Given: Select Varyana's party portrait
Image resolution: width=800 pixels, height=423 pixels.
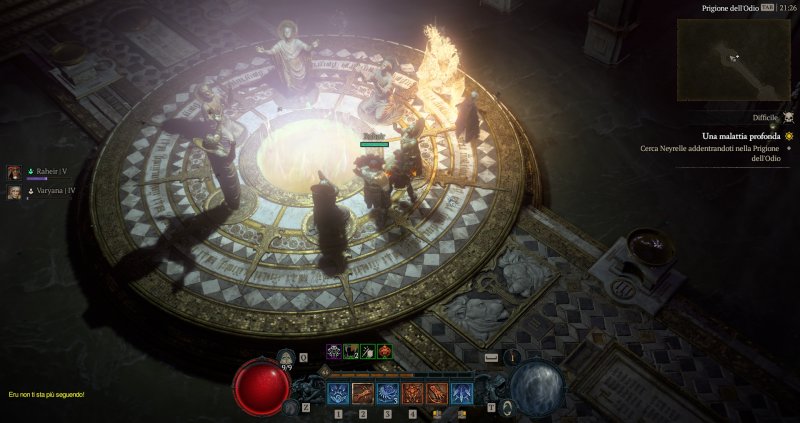Looking at the screenshot, I should [x=15, y=190].
